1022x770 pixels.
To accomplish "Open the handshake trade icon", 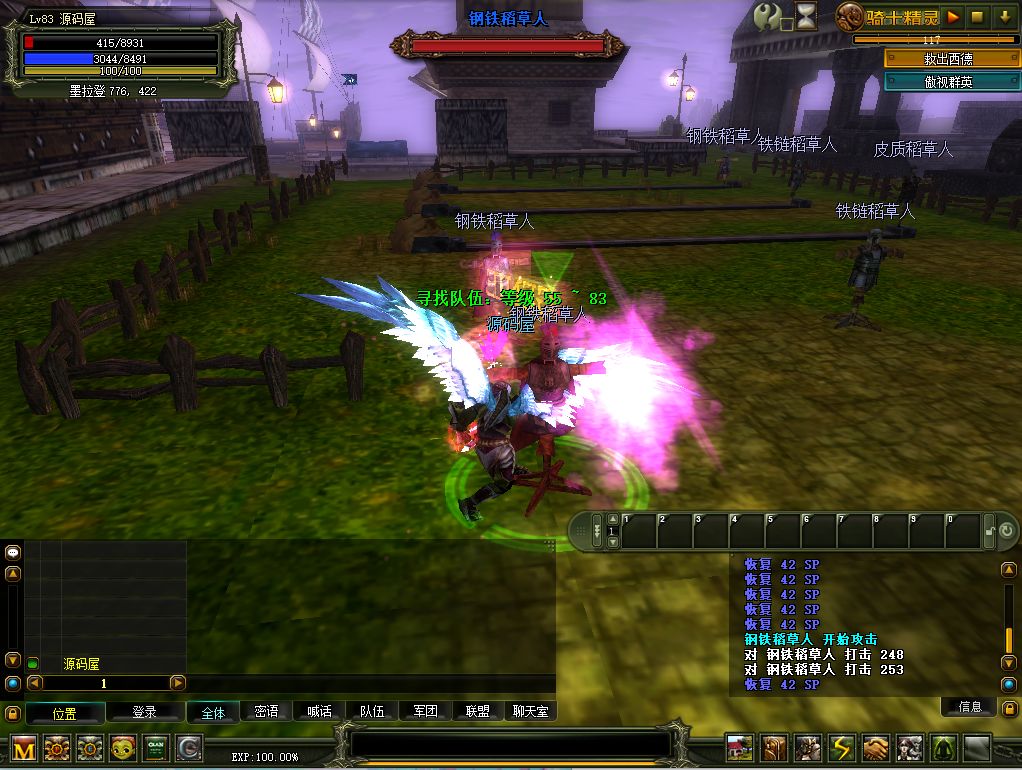I will tap(875, 748).
